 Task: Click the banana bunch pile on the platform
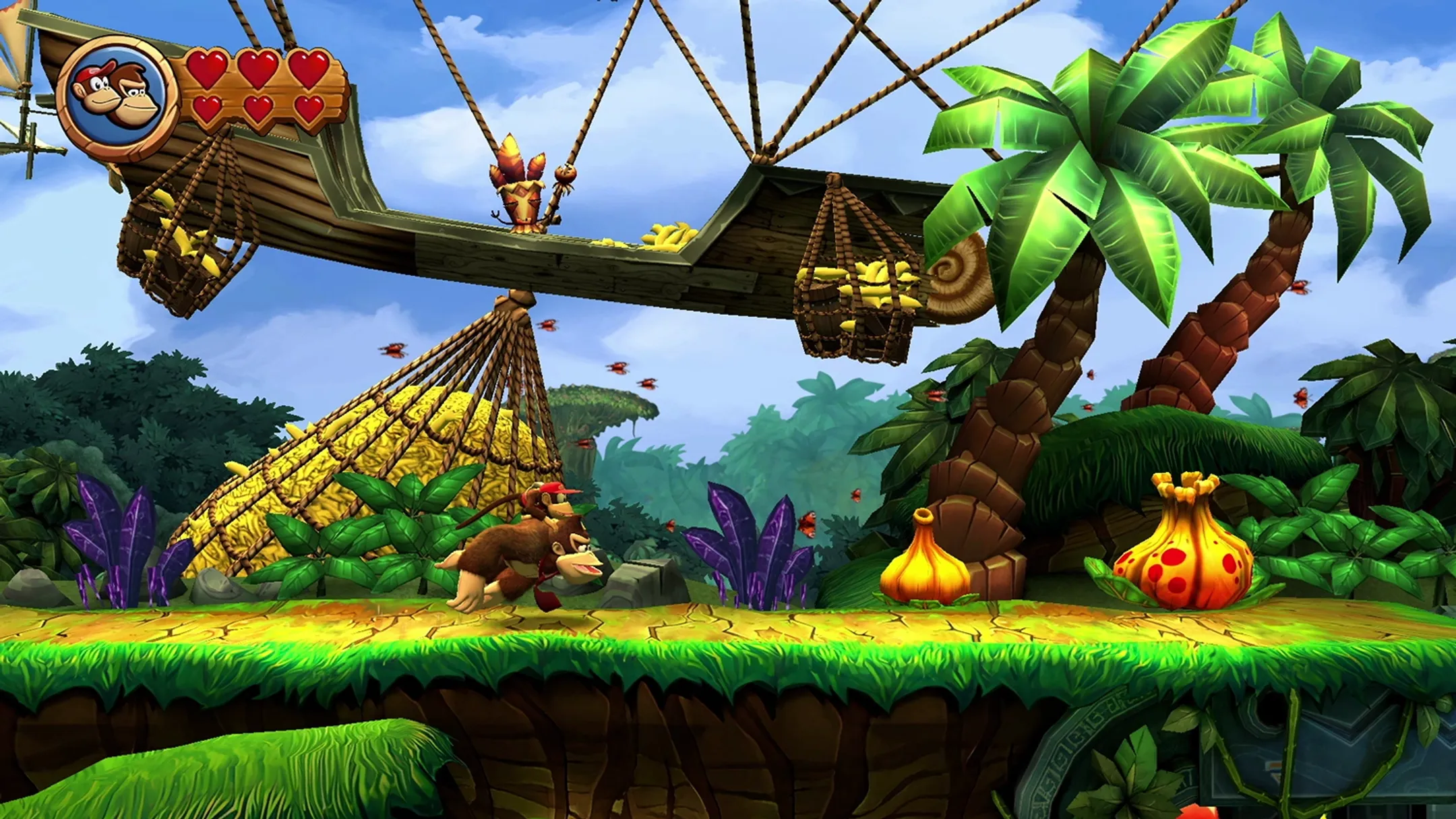pos(667,236)
